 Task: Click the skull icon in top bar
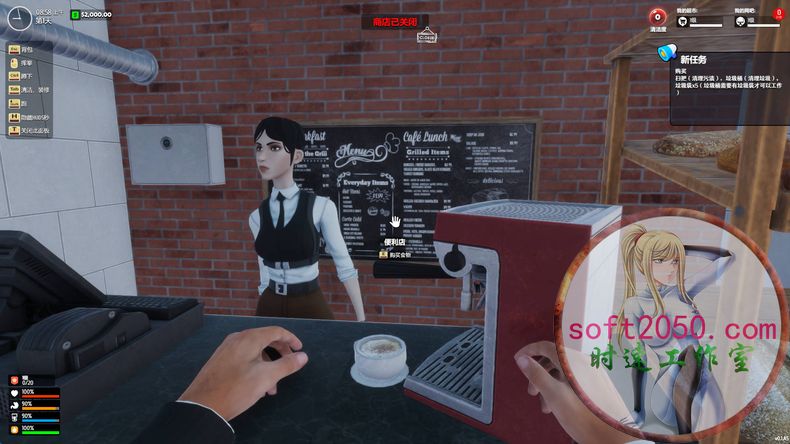(740, 20)
